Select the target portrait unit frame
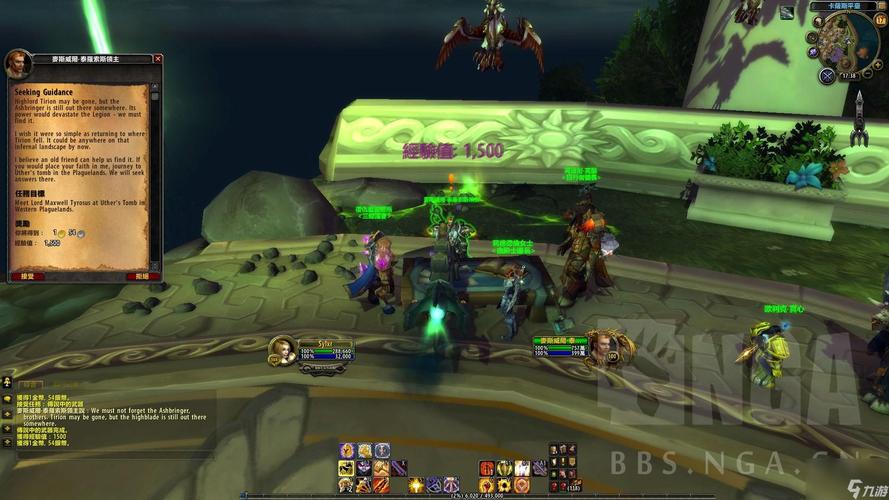889x500 pixels. 601,348
